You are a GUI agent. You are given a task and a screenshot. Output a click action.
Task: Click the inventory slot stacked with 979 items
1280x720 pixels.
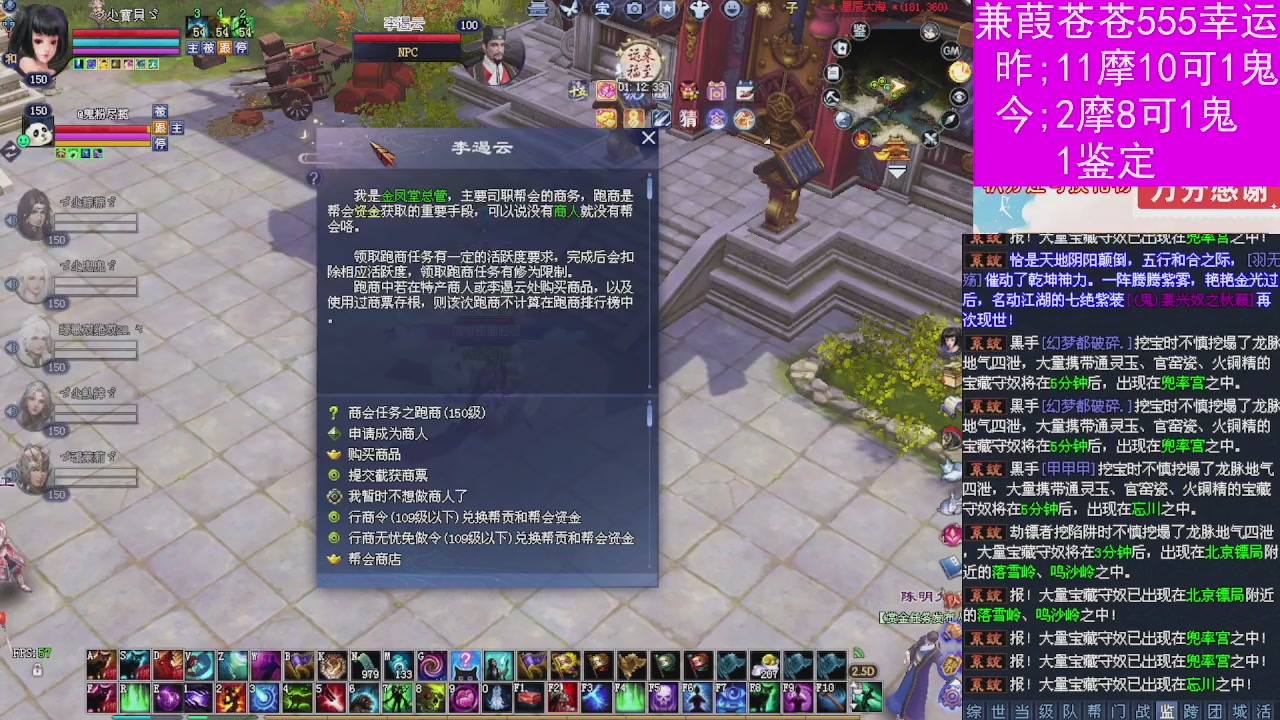(366, 666)
